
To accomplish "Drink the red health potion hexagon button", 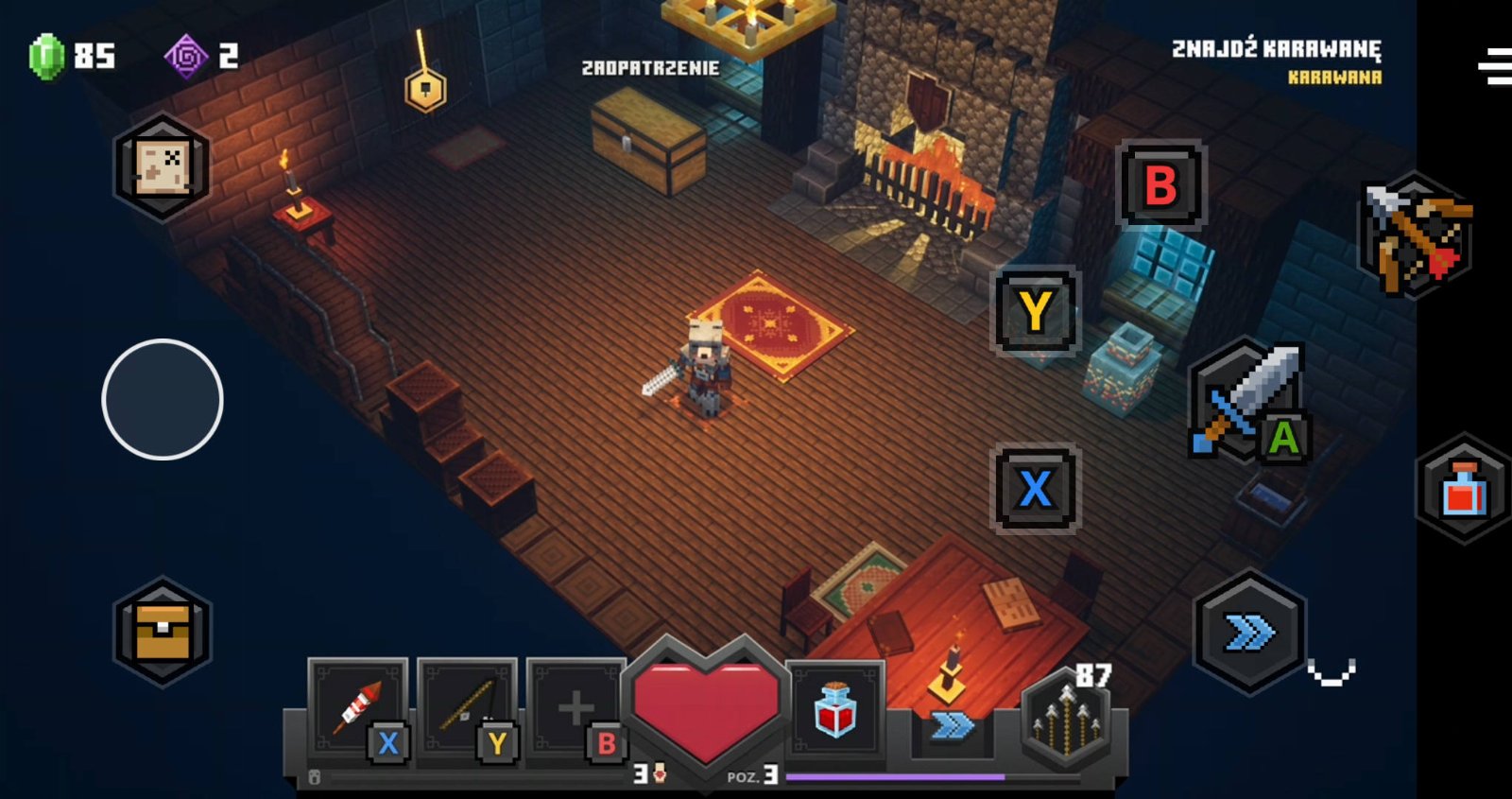I will (1463, 489).
